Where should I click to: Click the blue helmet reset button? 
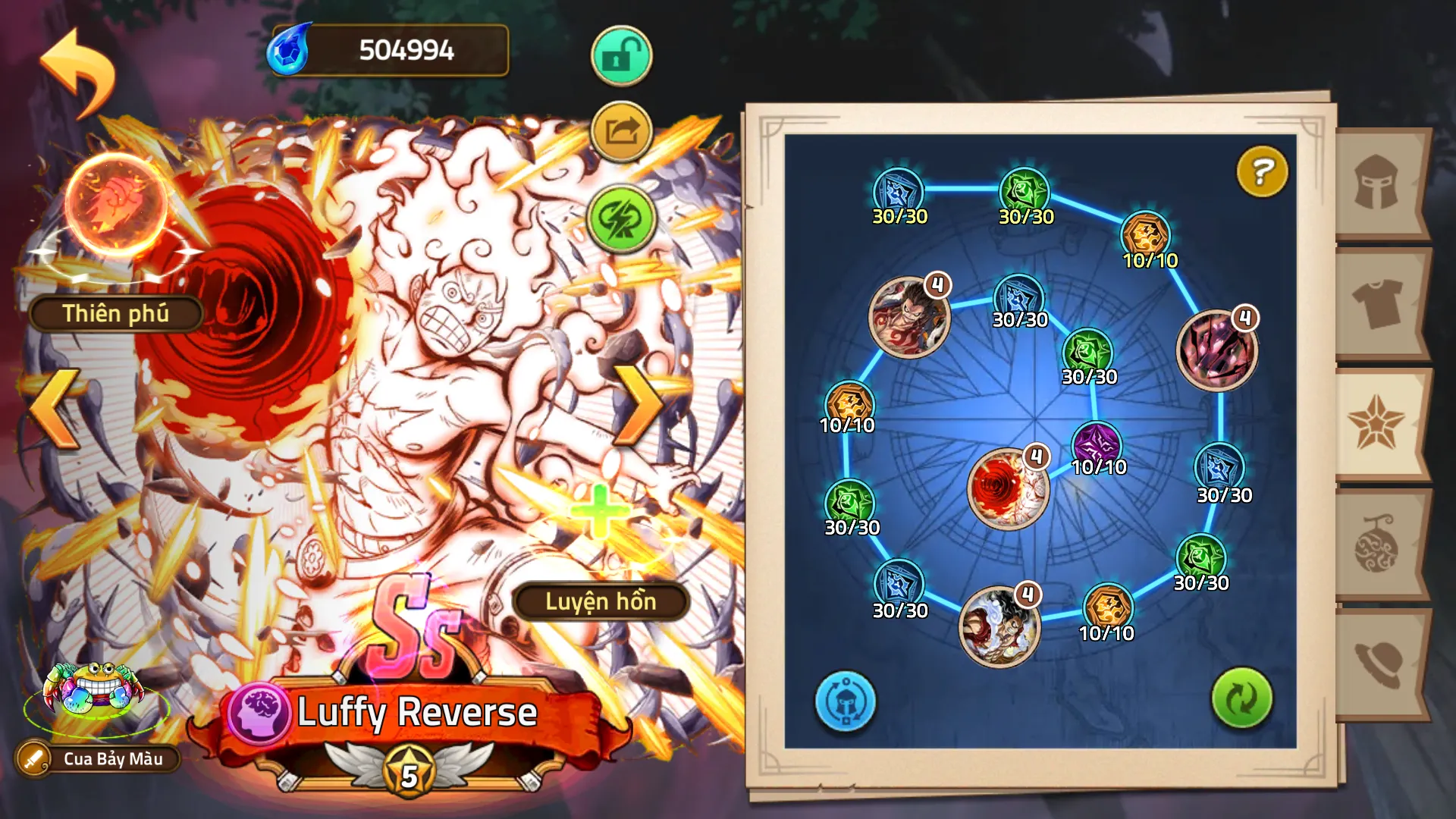(x=845, y=701)
